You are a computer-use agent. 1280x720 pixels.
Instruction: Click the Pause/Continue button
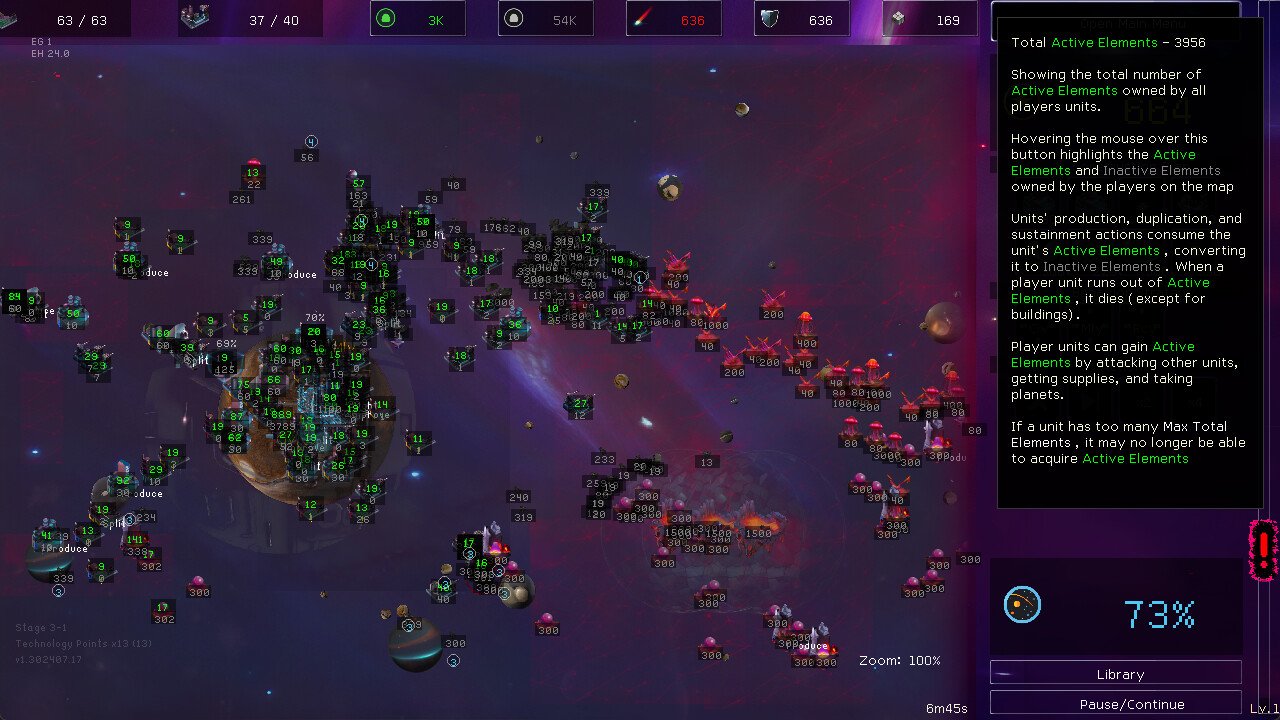[x=1116, y=704]
